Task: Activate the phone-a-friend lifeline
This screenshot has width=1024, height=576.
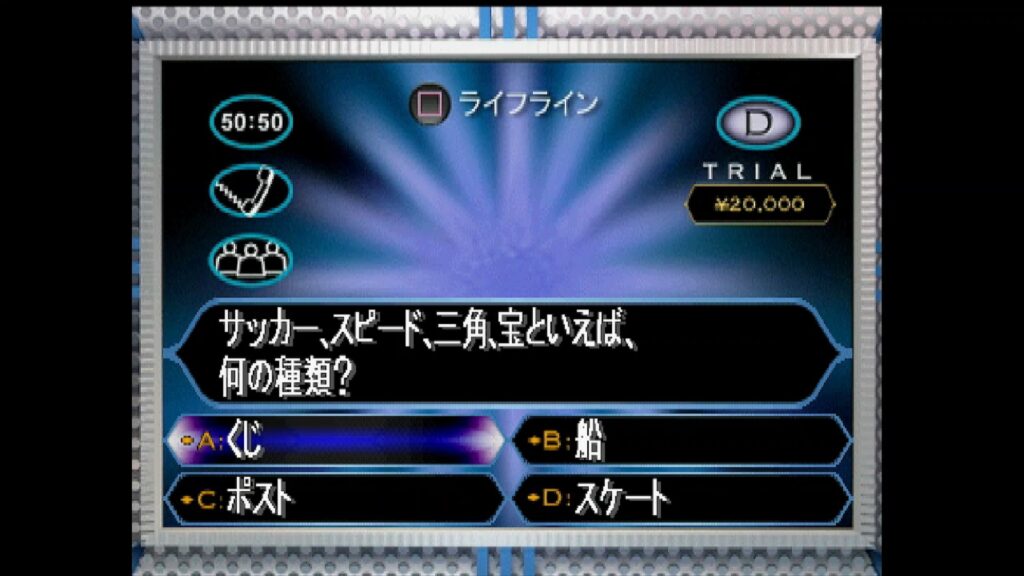Action: tap(252, 190)
